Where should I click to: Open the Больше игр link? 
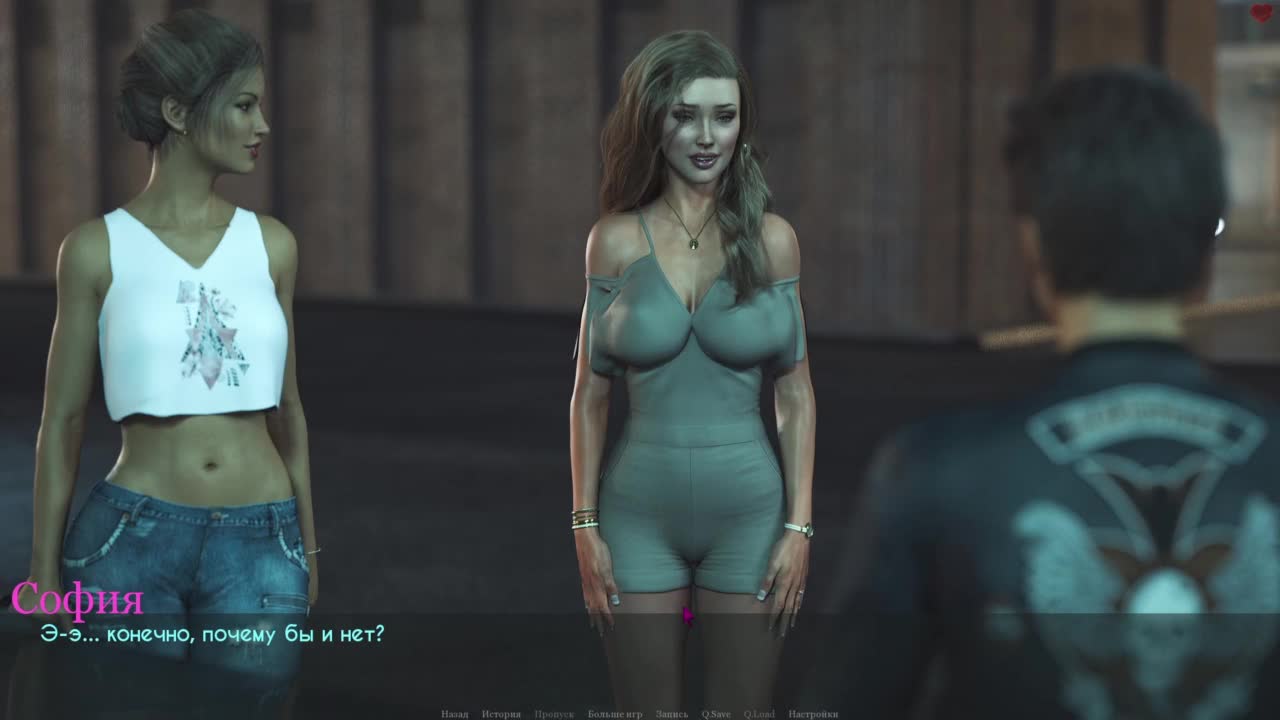pos(615,714)
